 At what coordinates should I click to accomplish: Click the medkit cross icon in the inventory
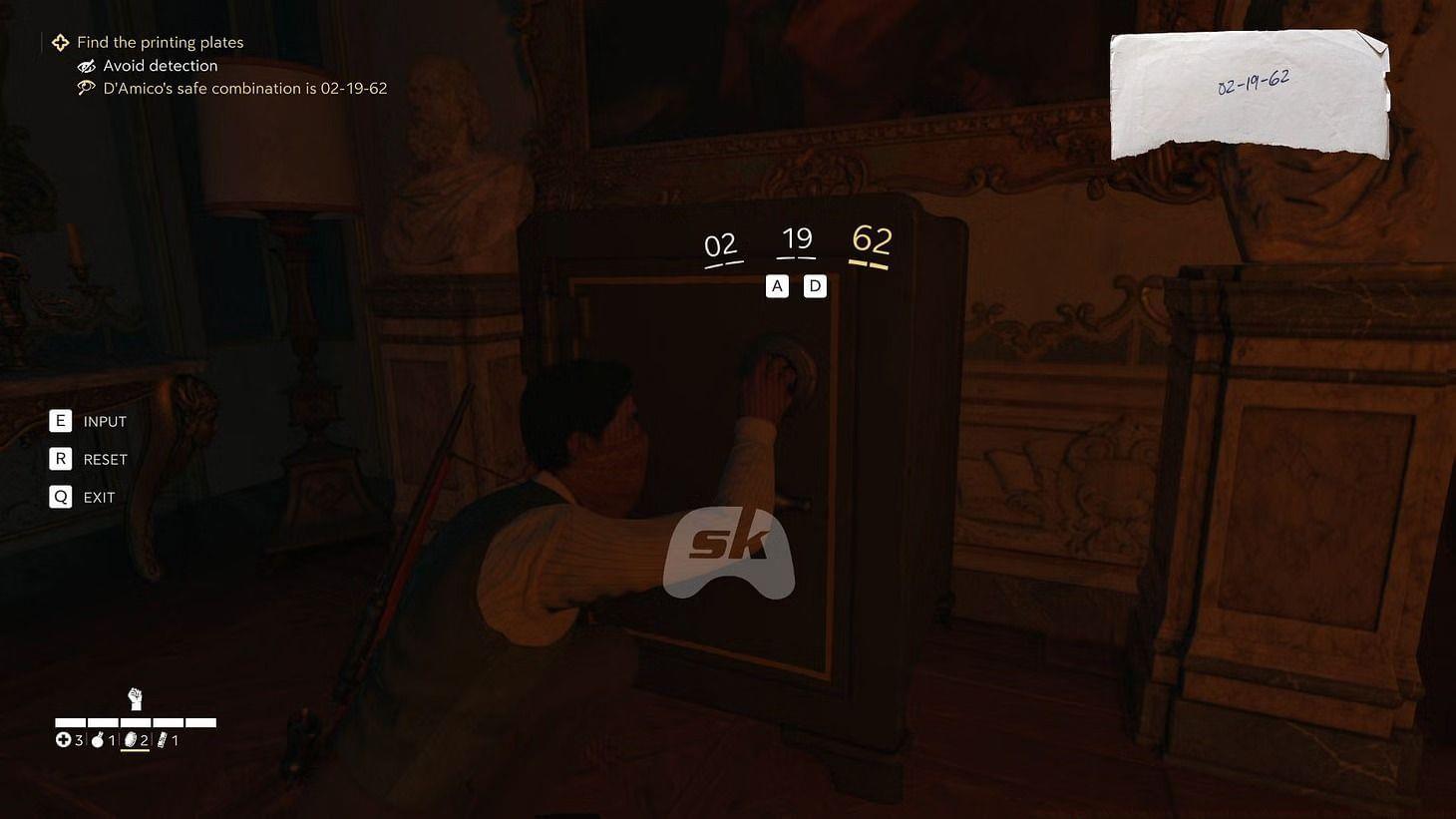[63, 739]
